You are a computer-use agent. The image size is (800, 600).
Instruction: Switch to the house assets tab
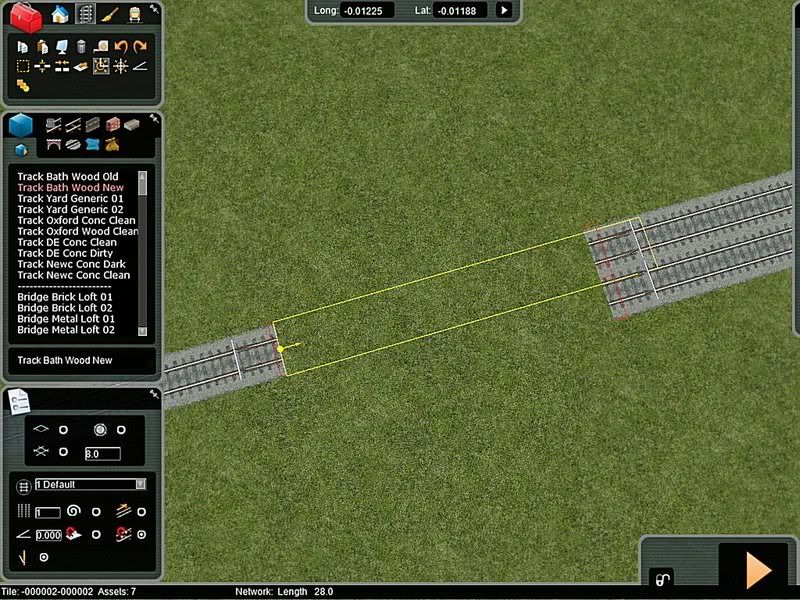point(60,14)
